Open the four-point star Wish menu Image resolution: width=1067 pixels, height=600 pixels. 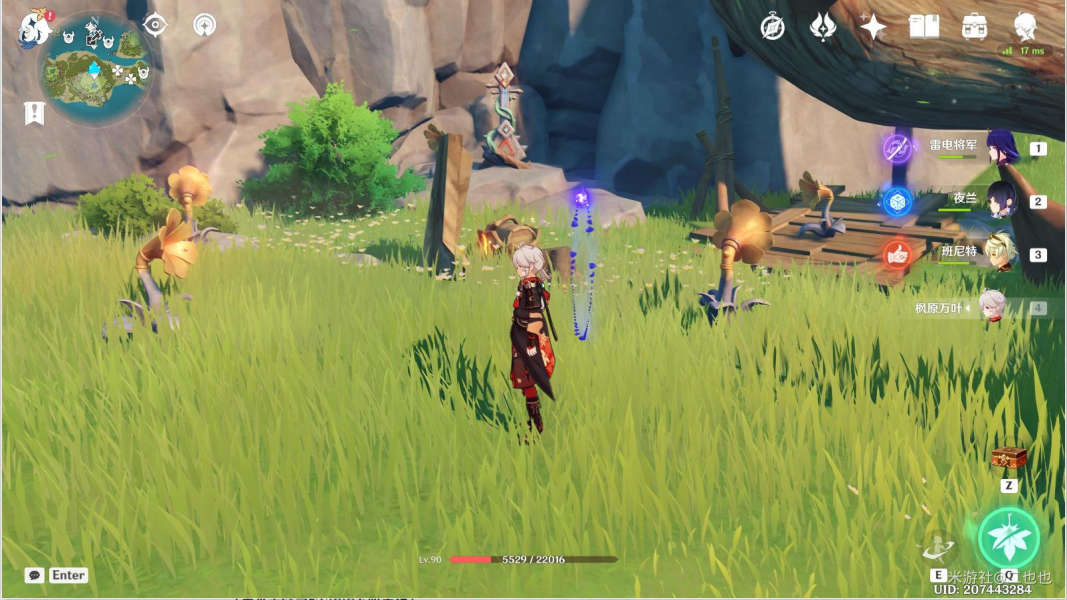coord(873,27)
